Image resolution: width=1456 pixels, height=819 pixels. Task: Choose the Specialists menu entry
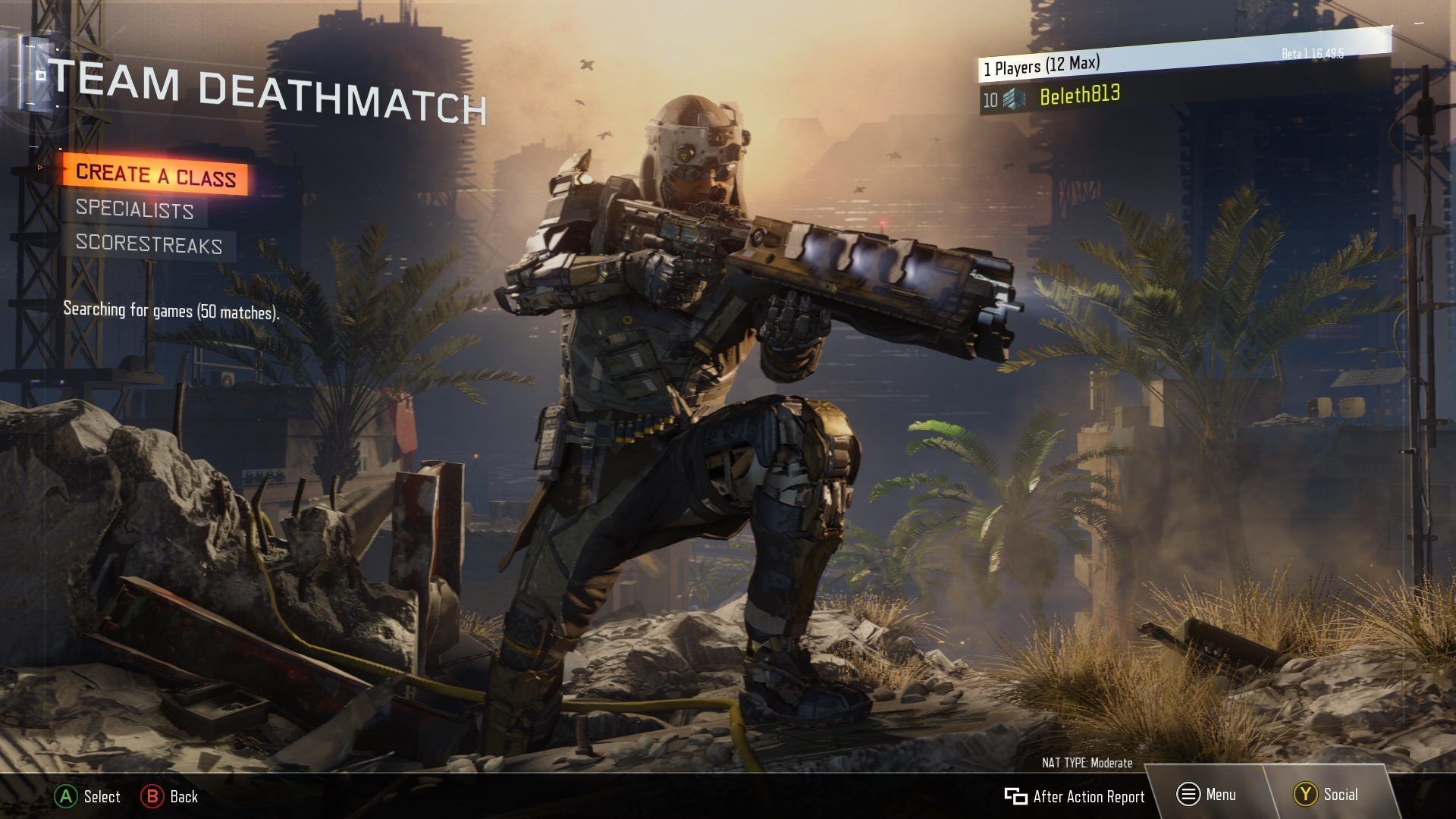pos(135,209)
